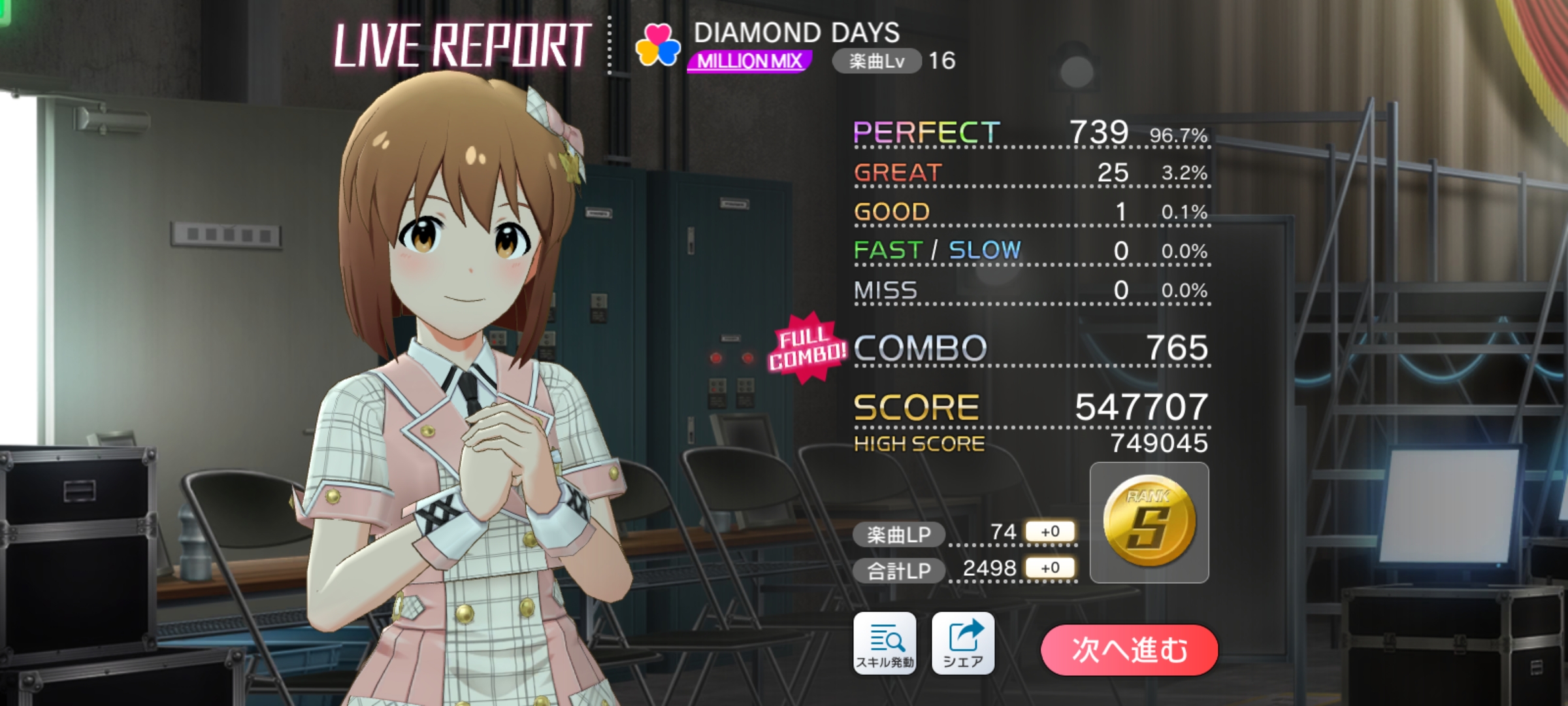
Task: Open the シェア share button
Action: [x=962, y=643]
